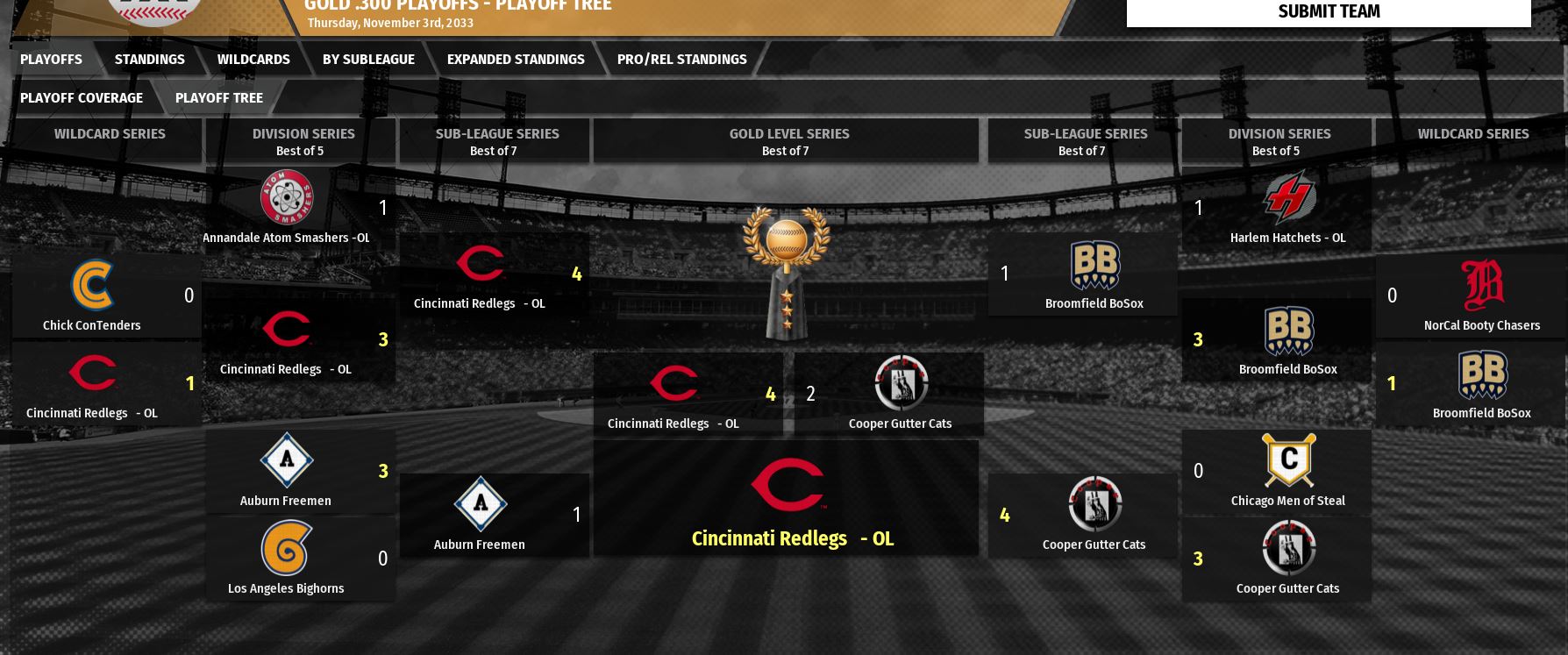Open the Playoffs tab
Viewport: 1568px width, 655px height.
click(x=51, y=60)
